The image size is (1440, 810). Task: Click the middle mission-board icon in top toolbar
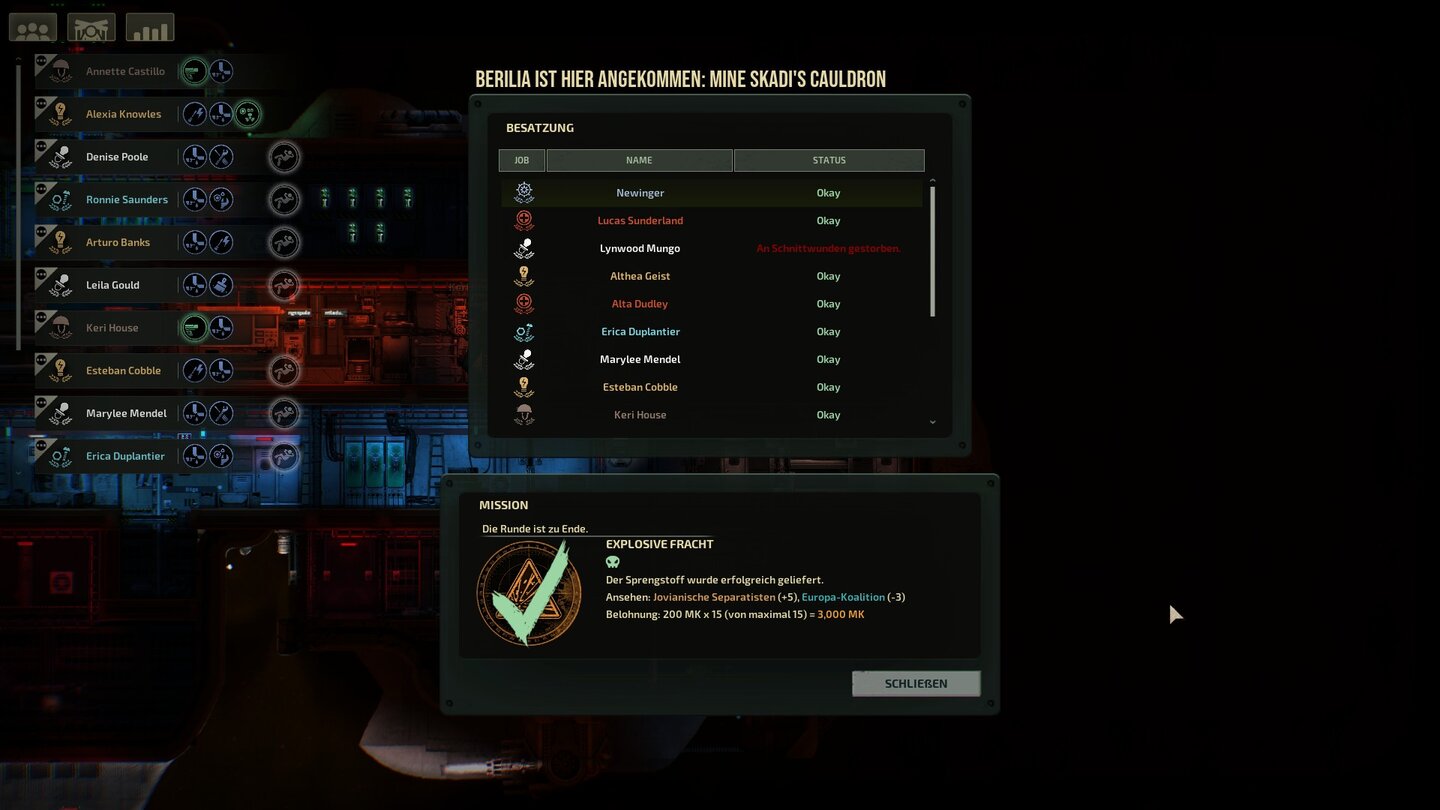tap(91, 27)
